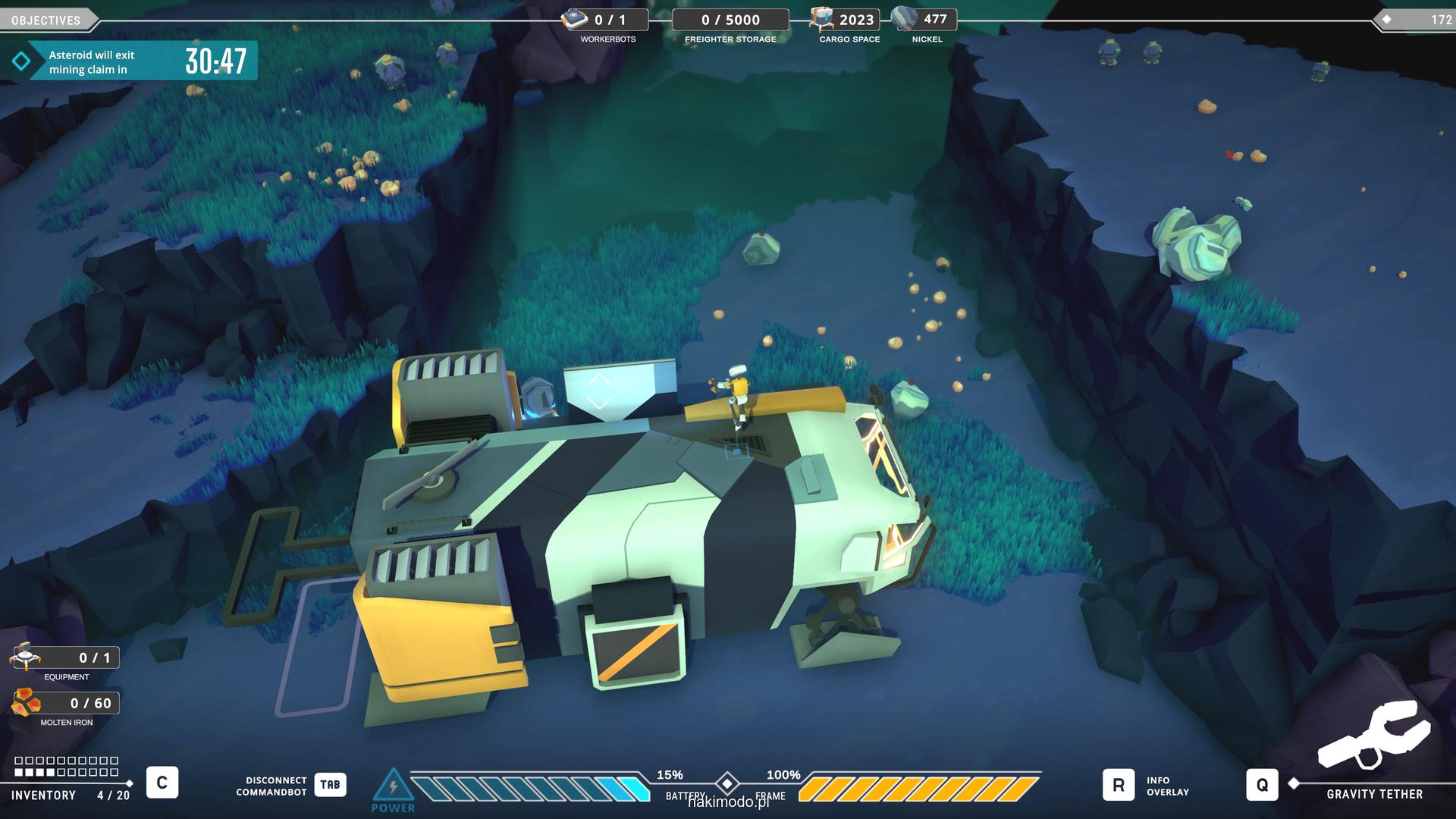
Task: Select the asteroid mining claim objective tracker
Action: (x=133, y=61)
